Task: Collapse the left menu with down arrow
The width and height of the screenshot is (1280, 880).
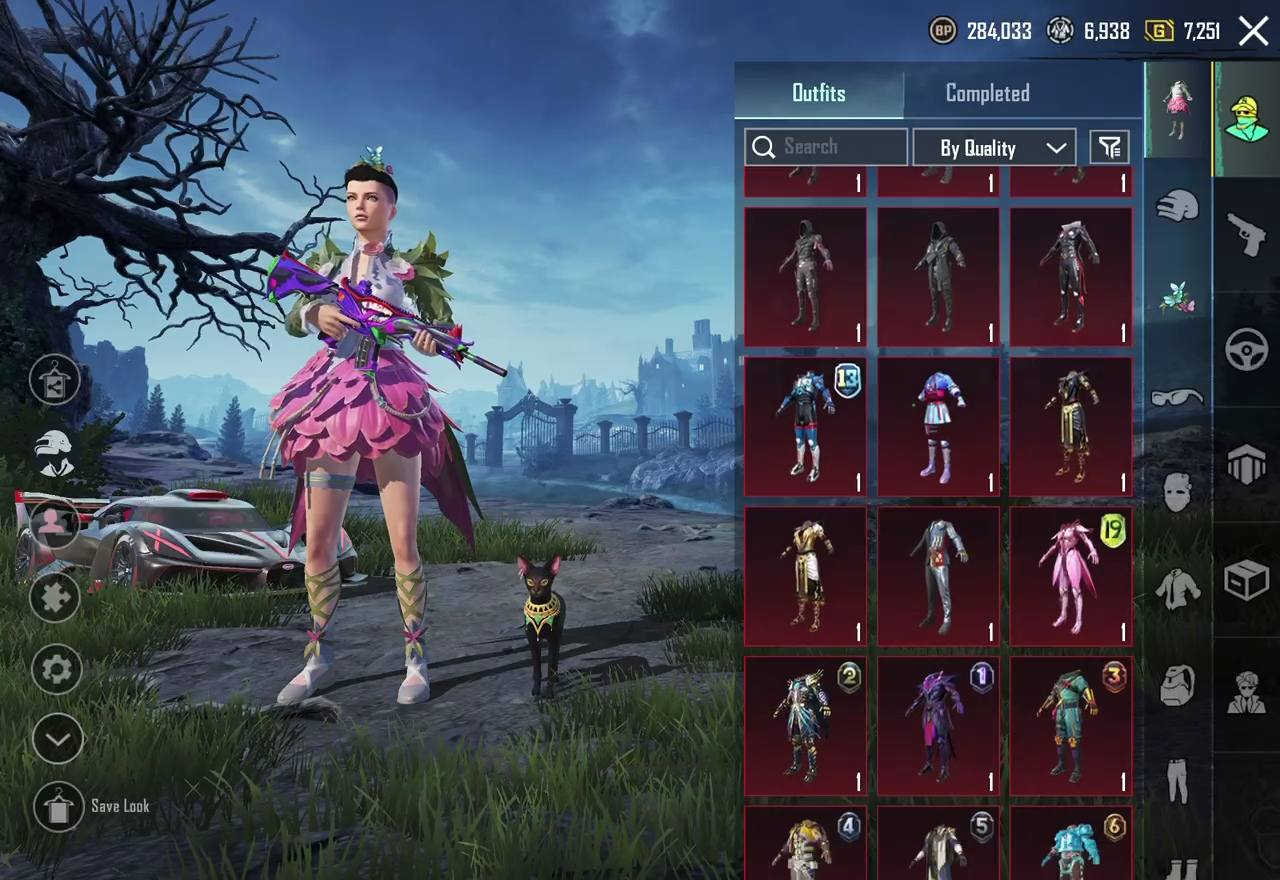Action: pyautogui.click(x=57, y=740)
